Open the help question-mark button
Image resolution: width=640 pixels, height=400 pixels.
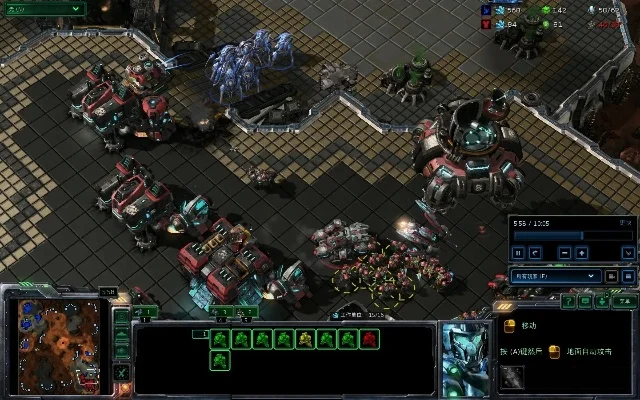[567, 300]
